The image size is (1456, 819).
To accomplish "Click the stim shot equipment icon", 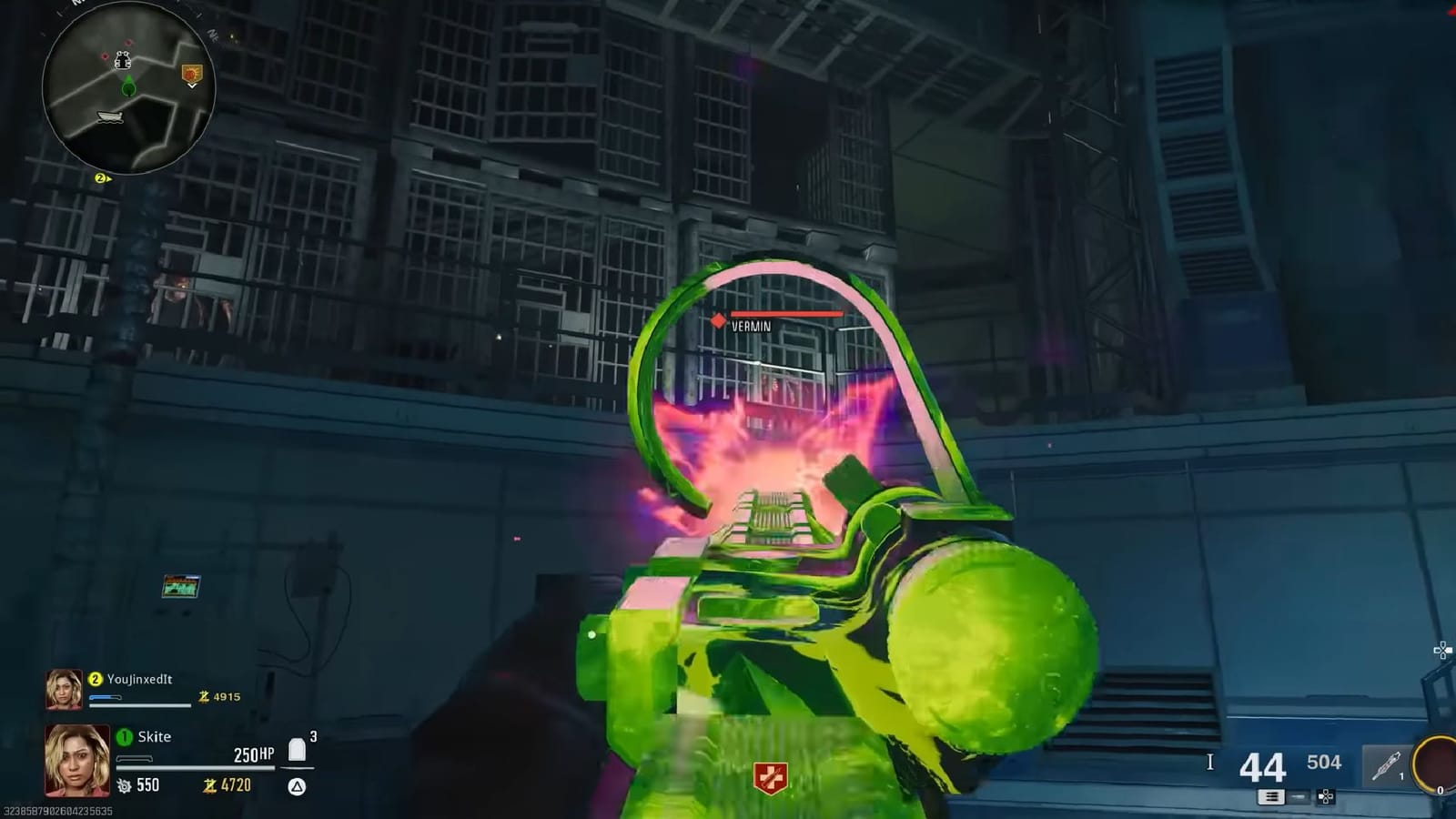I will [x=1385, y=765].
